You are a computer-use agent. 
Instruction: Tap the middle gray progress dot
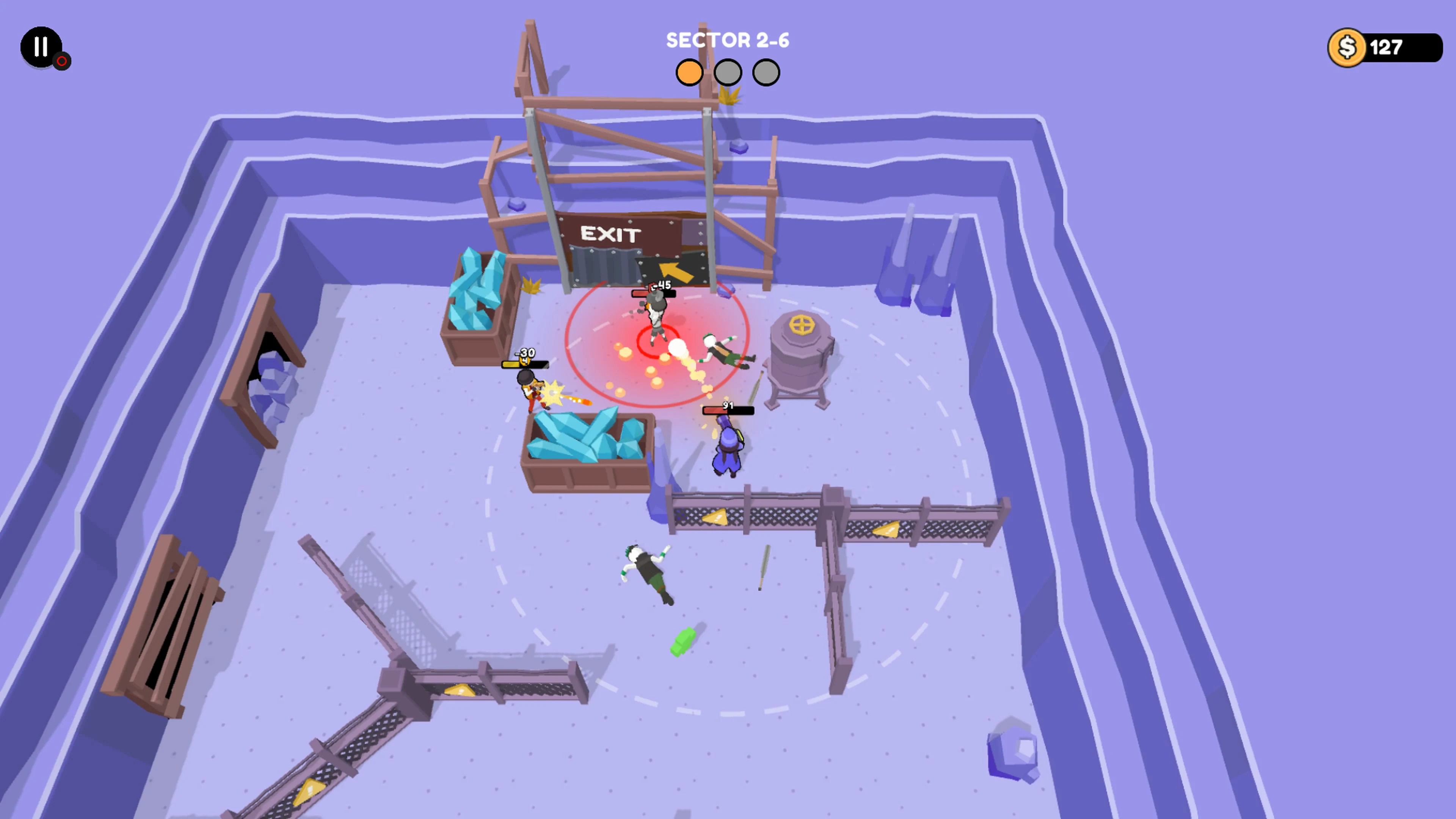coord(728,72)
